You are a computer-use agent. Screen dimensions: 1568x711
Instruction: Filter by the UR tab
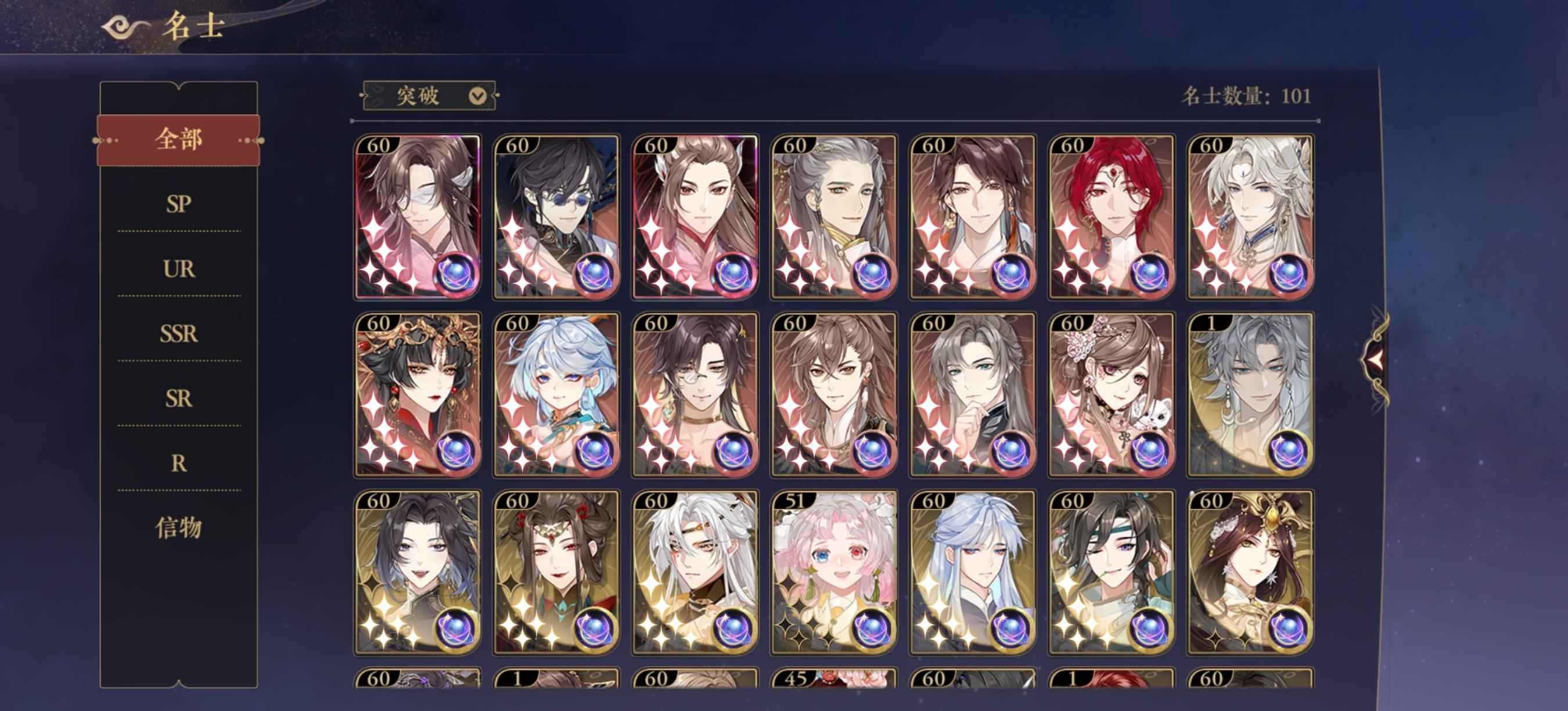[178, 268]
